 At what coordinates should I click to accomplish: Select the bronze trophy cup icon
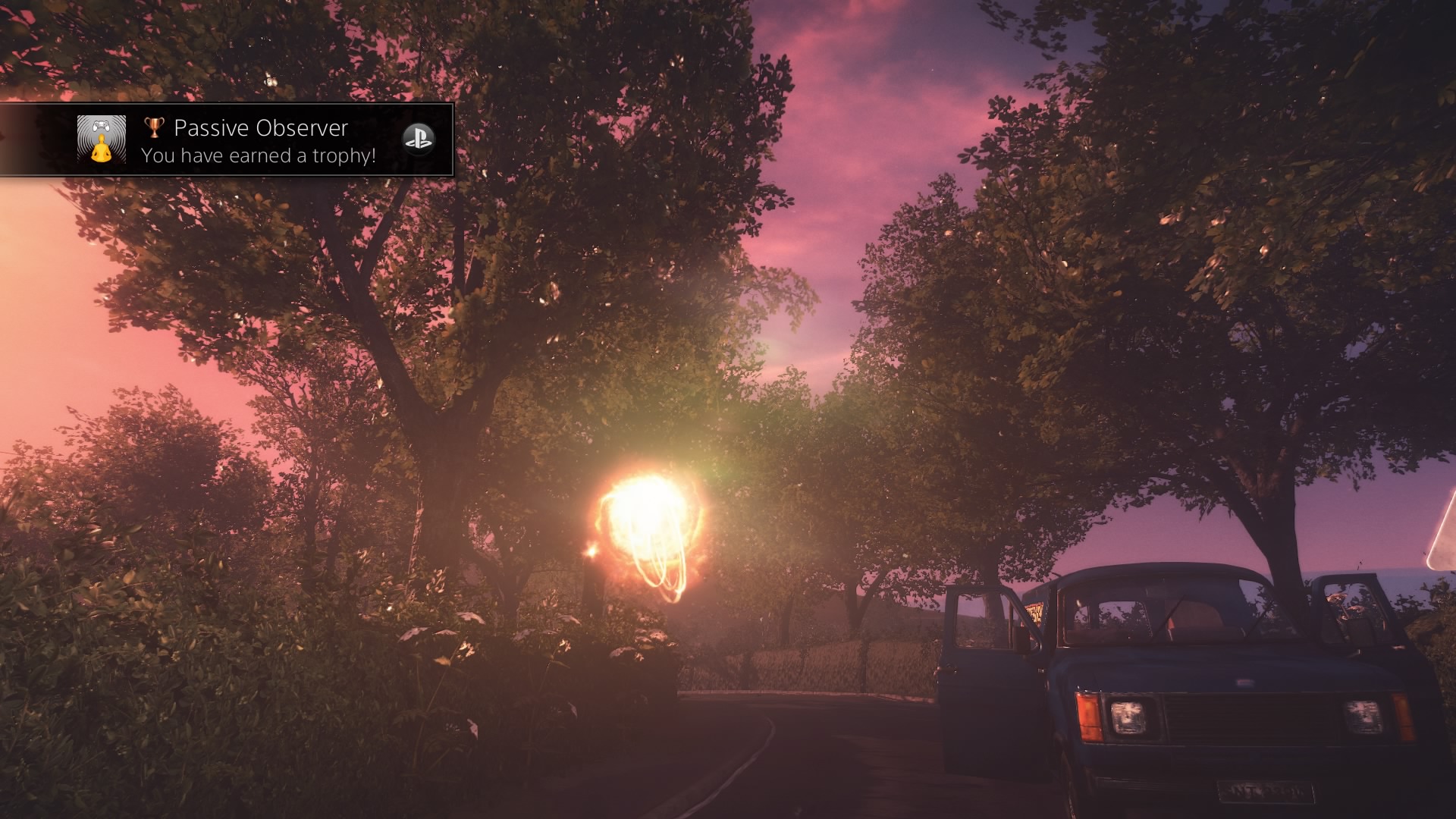[154, 128]
